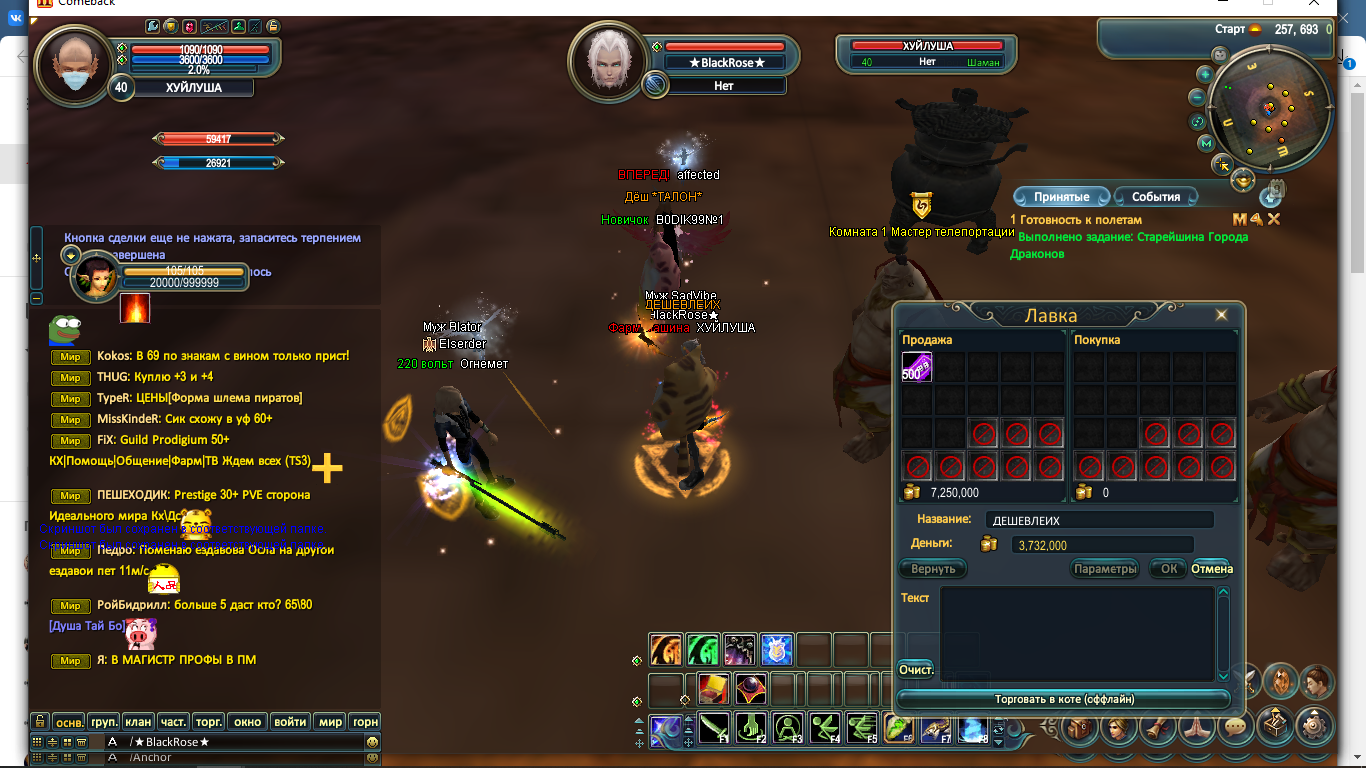
Task: Open the События tab
Action: 1156,197
